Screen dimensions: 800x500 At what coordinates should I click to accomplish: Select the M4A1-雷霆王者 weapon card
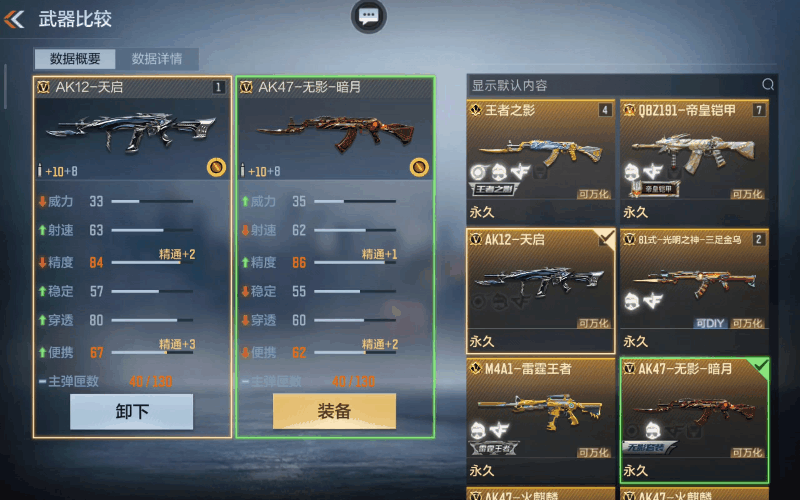pos(541,420)
